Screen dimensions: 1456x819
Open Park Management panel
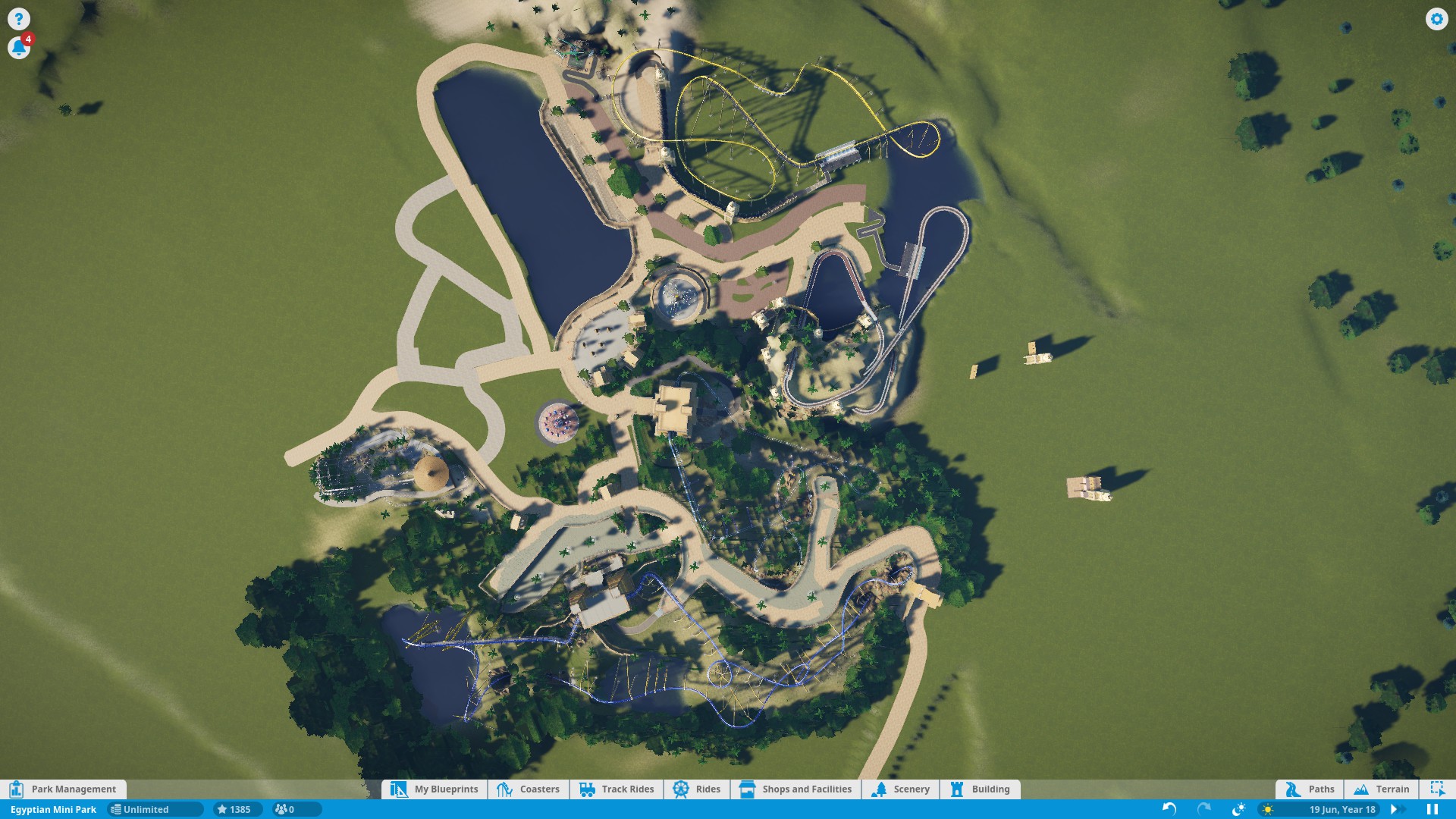(64, 789)
